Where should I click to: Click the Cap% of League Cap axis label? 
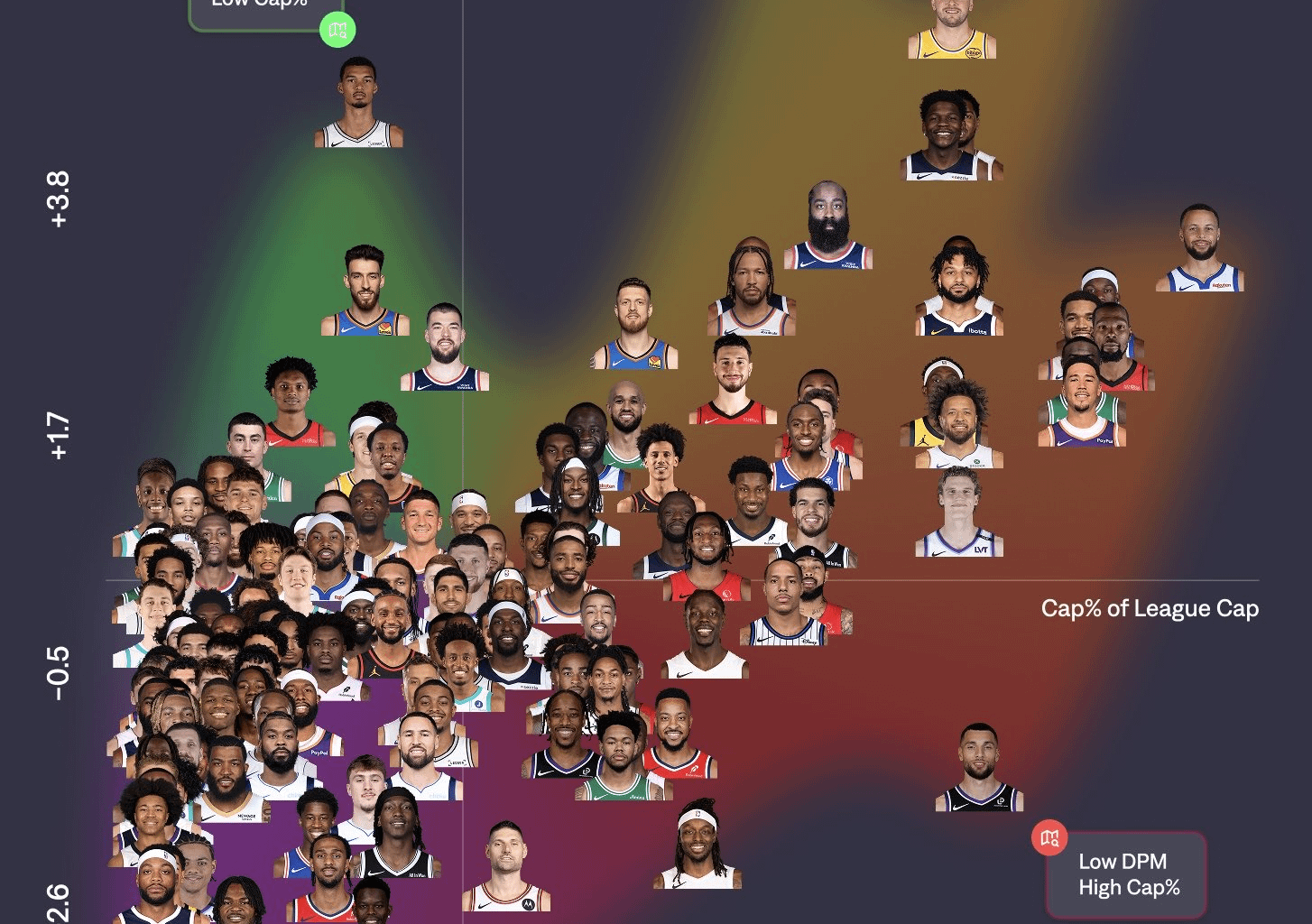point(1150,608)
